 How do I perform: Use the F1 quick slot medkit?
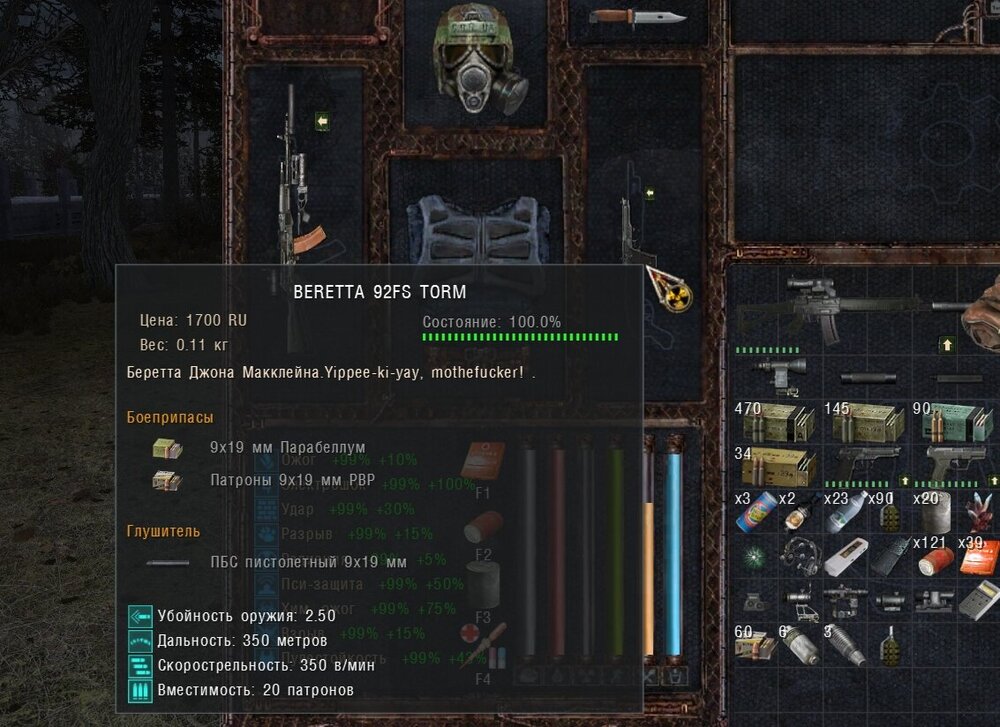point(482,460)
